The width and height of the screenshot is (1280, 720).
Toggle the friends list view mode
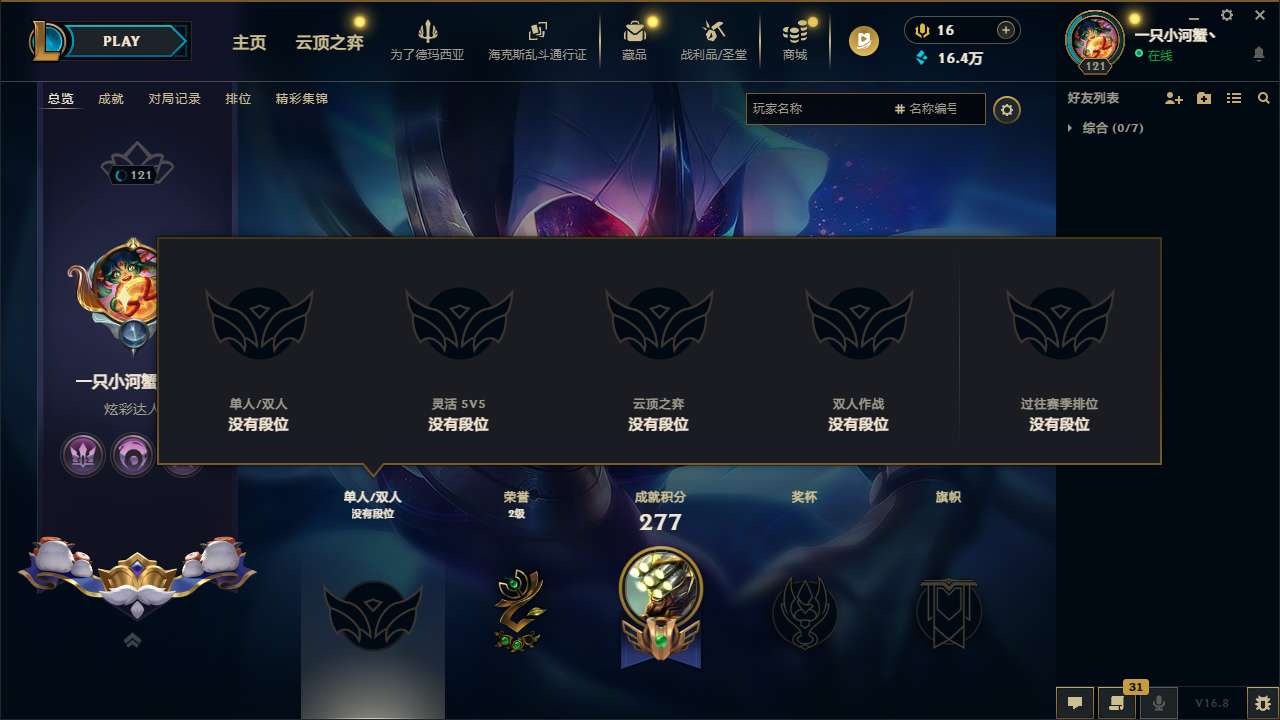coord(1234,98)
